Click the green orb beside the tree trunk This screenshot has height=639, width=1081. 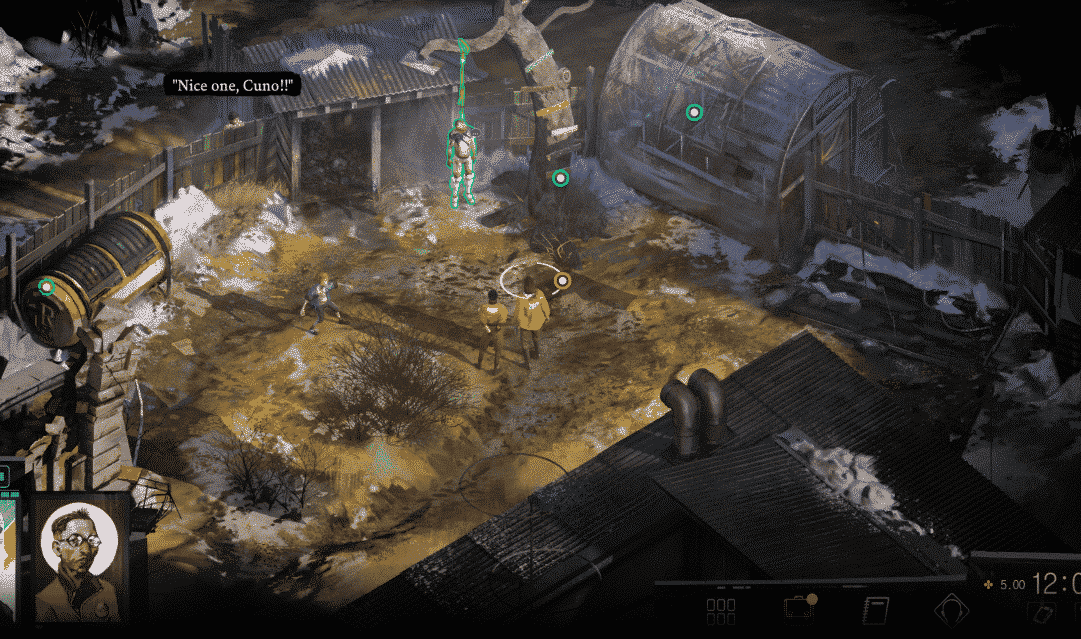point(561,178)
